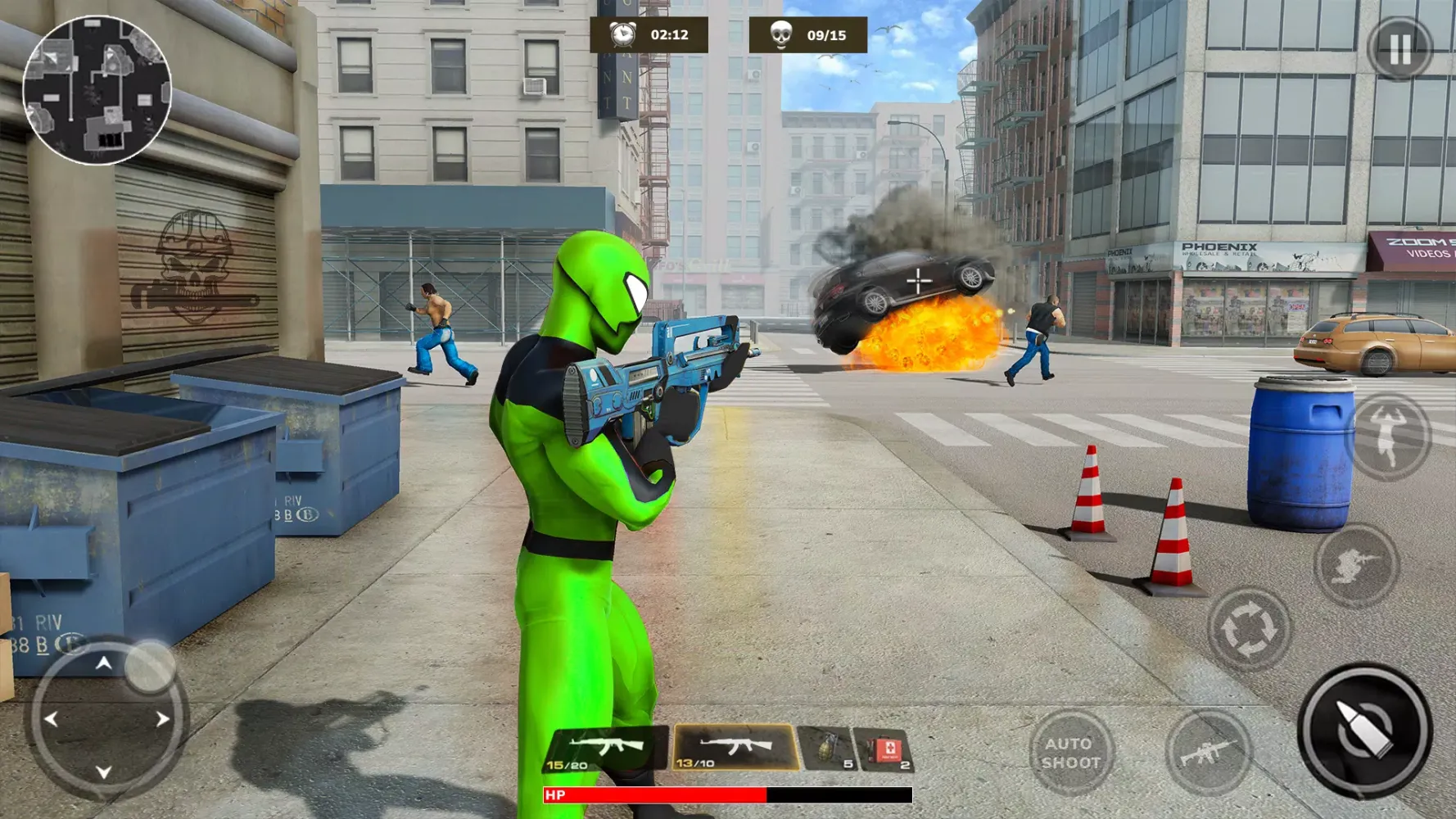Tap the 02:12 mission timer display

coord(668,34)
